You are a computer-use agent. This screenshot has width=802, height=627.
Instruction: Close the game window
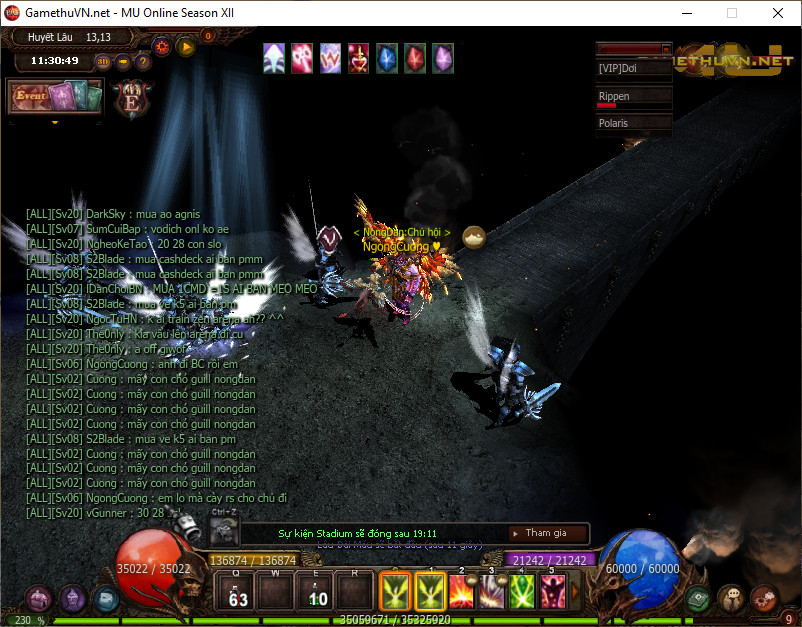coord(777,13)
